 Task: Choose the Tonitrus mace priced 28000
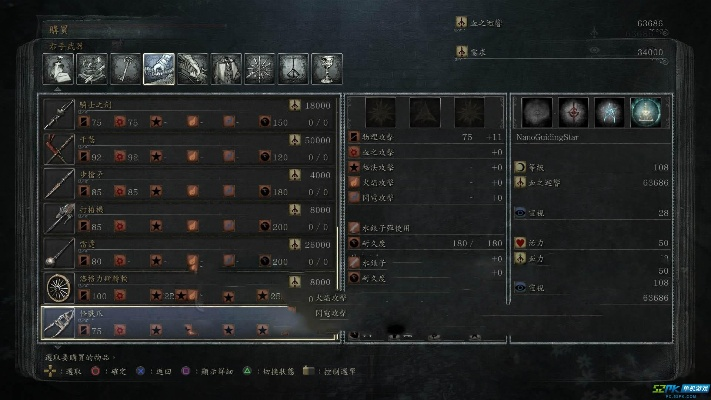point(190,252)
